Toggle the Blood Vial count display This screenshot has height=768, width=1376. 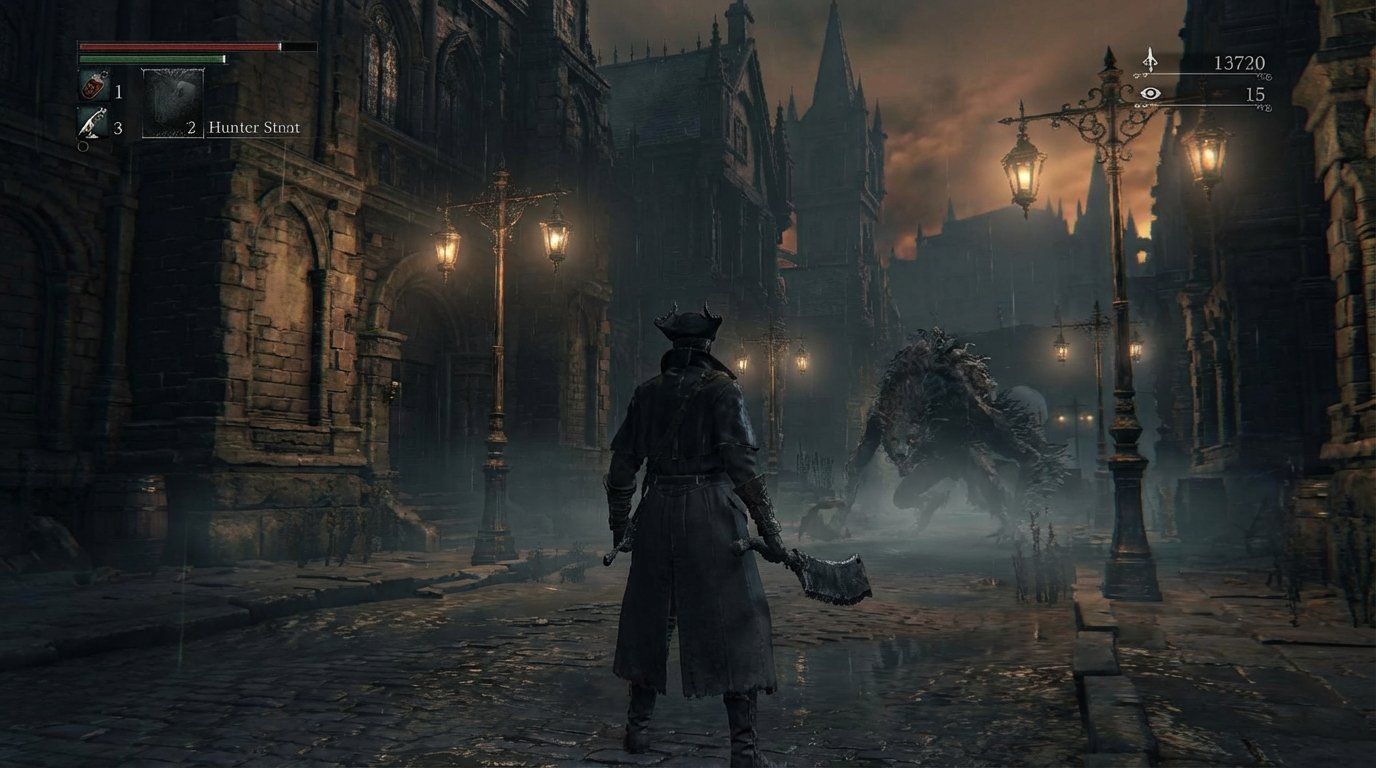tap(119, 92)
